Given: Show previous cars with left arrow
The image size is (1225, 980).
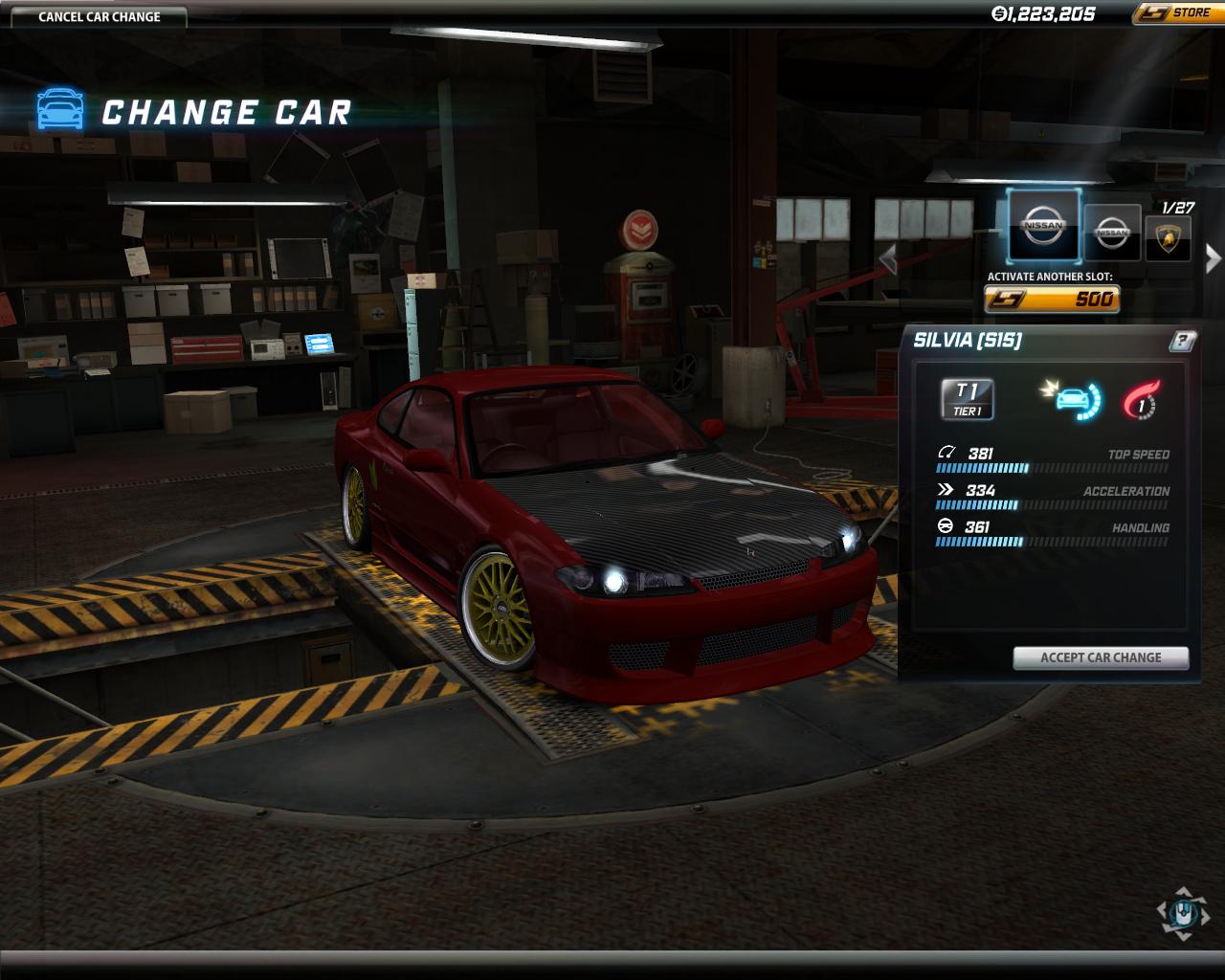Looking at the screenshot, I should (888, 258).
